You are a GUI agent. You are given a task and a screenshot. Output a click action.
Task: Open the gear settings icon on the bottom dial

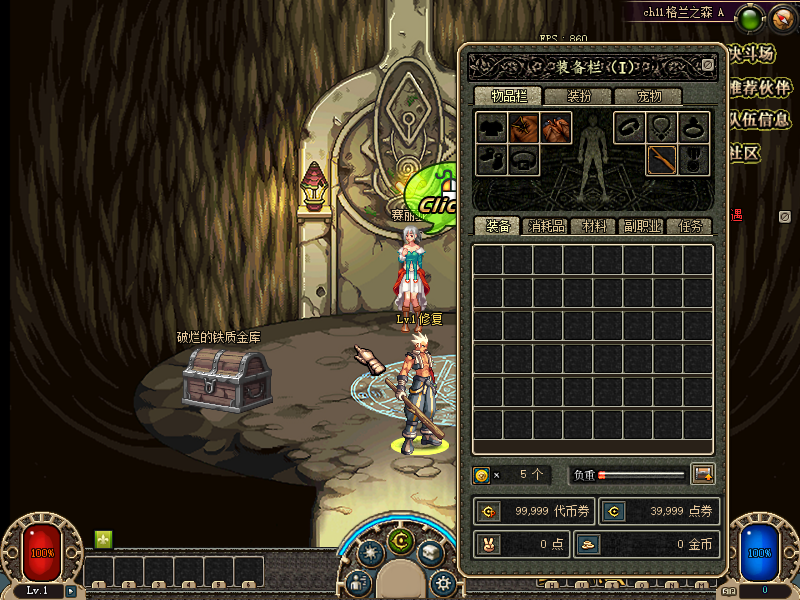click(442, 582)
